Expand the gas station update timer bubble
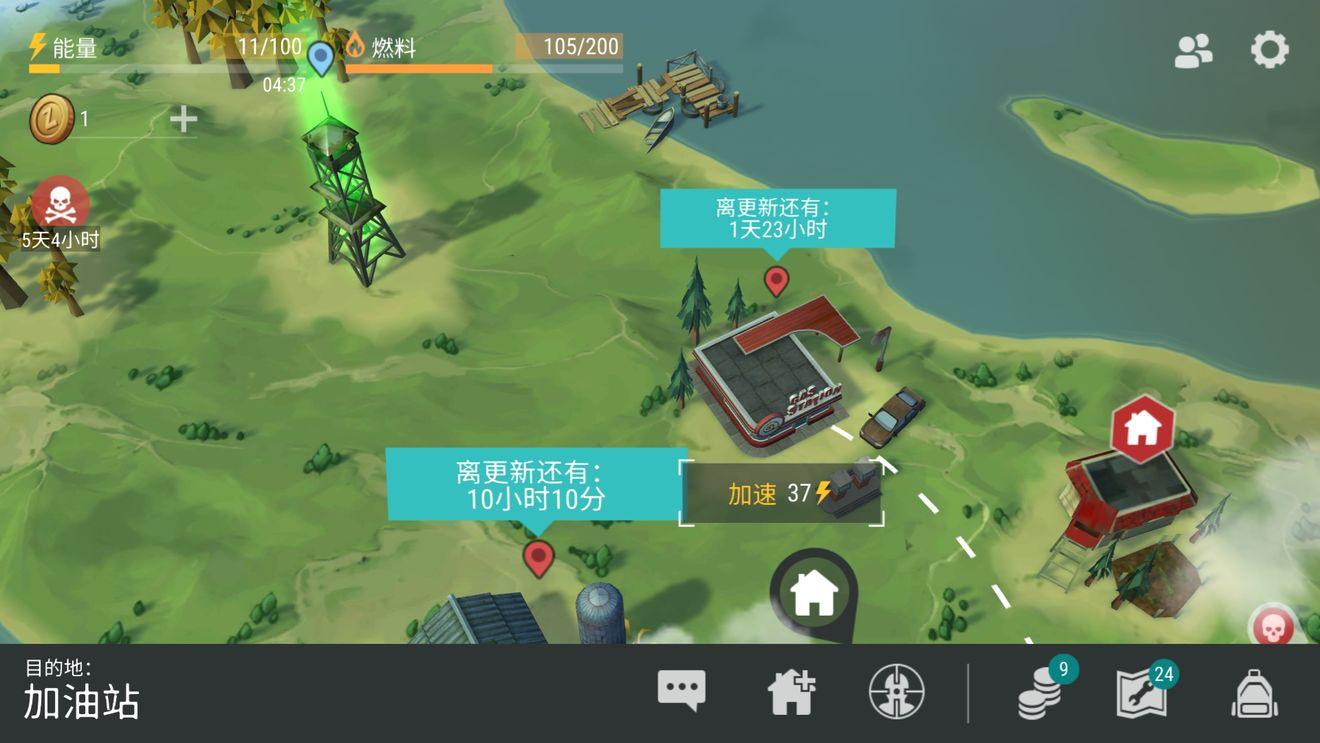The image size is (1320, 743). (x=777, y=216)
